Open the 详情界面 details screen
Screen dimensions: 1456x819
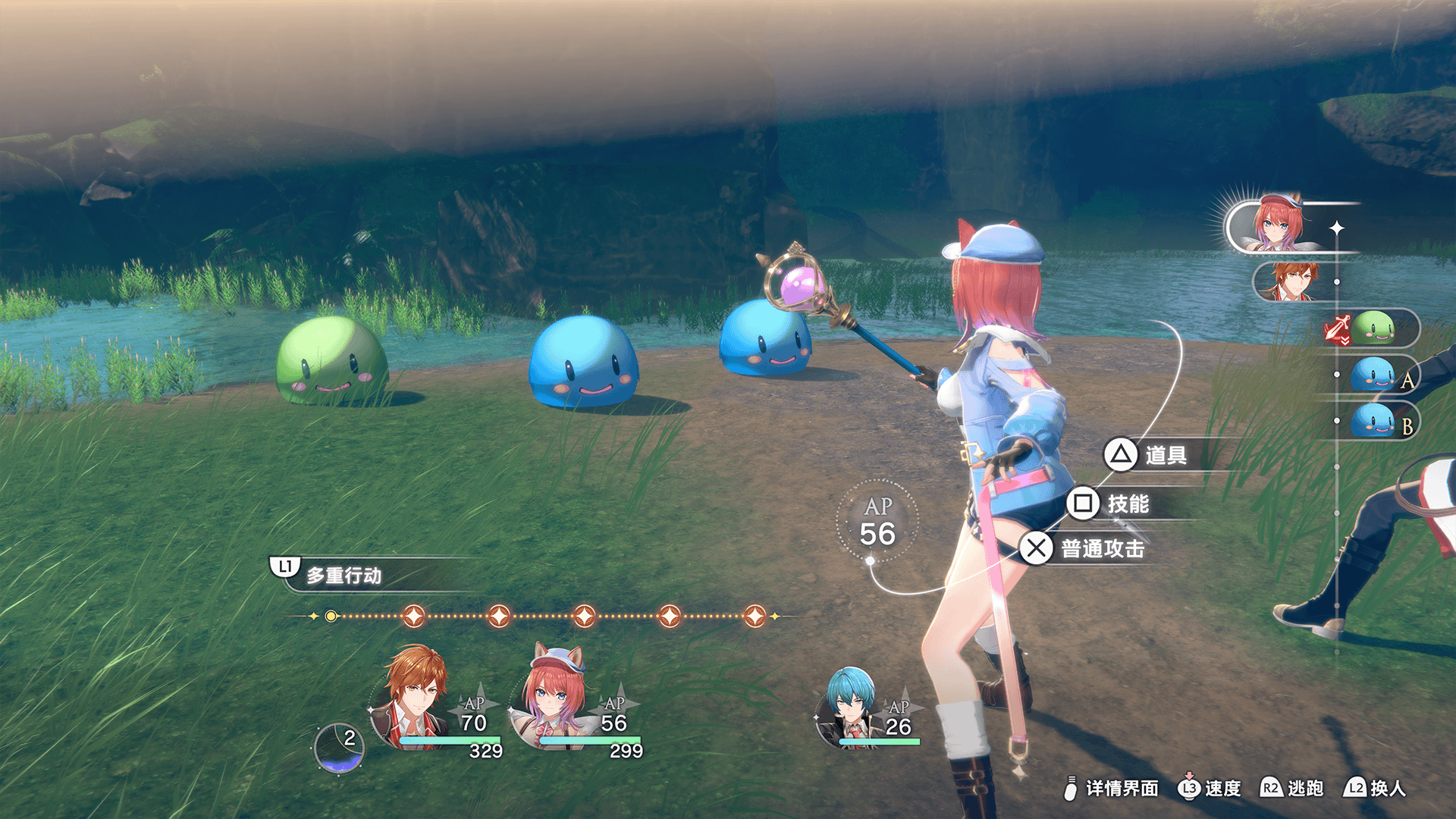coord(1112,789)
